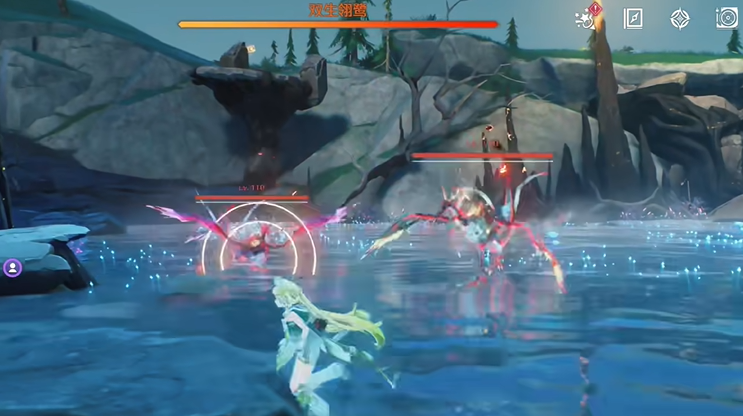Viewport: 743px width, 416px height.
Task: Click the purple profile avatar button
Action: tap(12, 268)
